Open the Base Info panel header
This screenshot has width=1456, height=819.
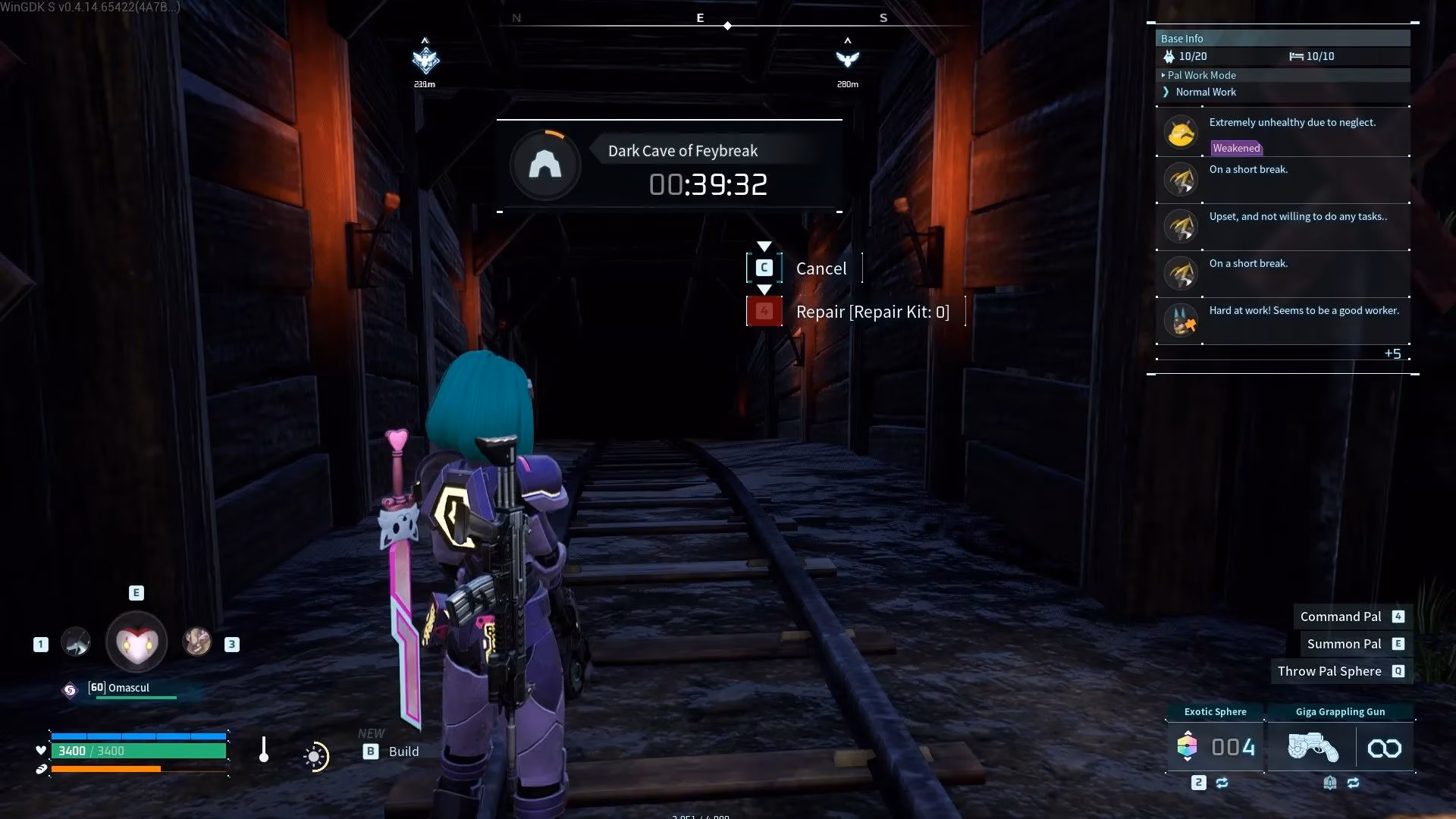(x=1282, y=39)
